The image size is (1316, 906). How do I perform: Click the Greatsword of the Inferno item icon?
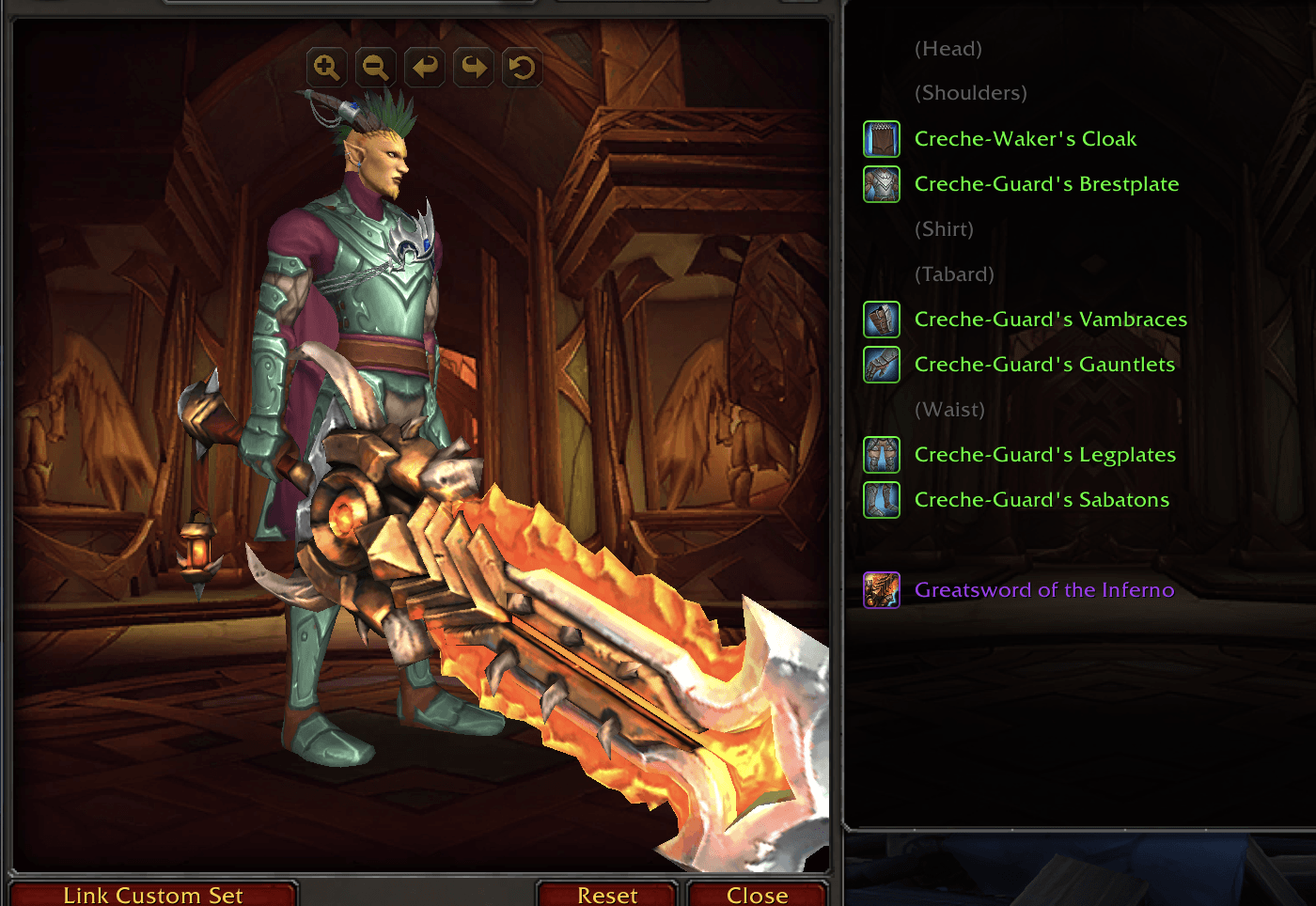click(x=881, y=590)
